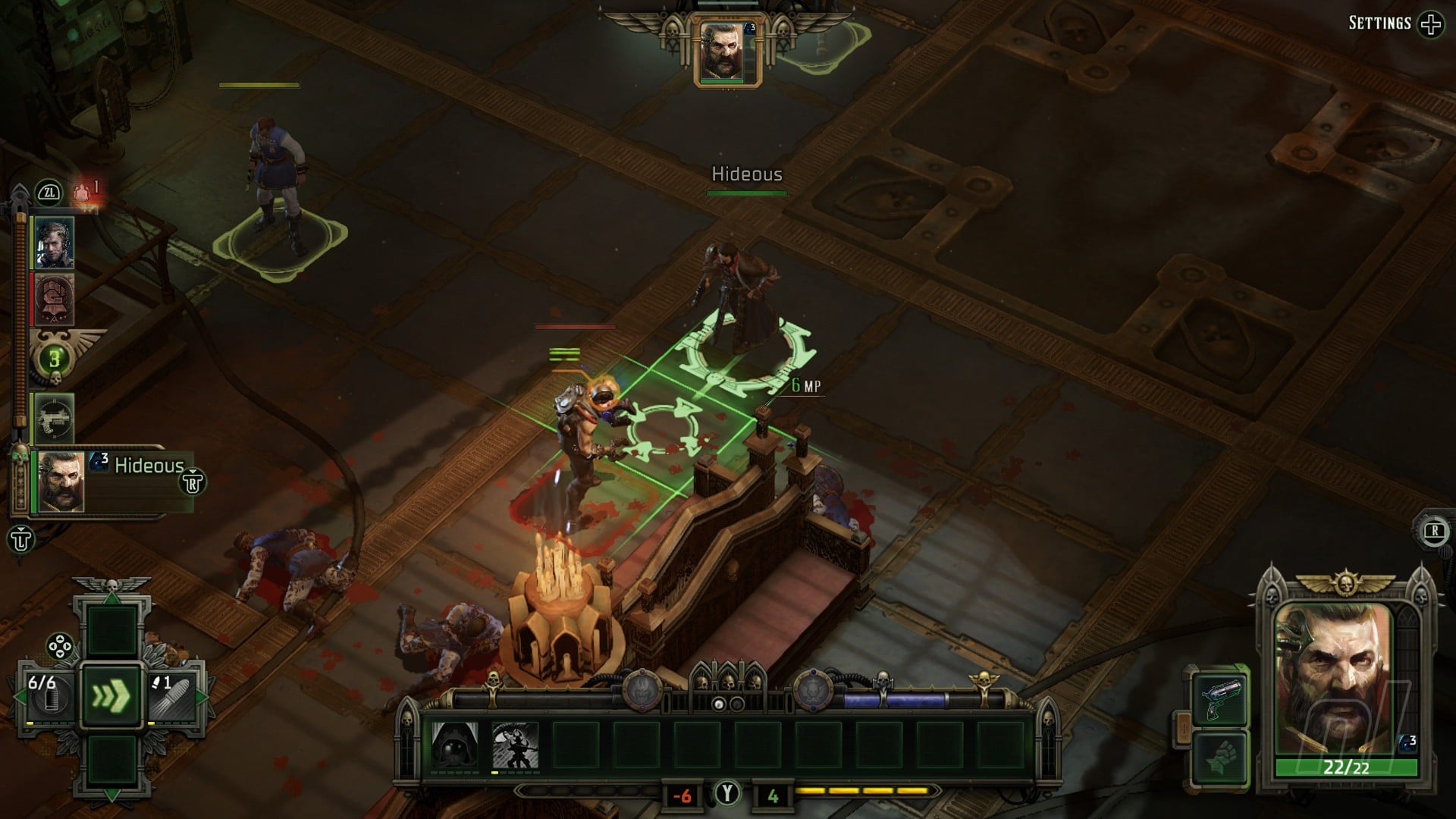The image size is (1456, 819).
Task: Activate the armed warrior silhouette ability
Action: click(x=516, y=746)
